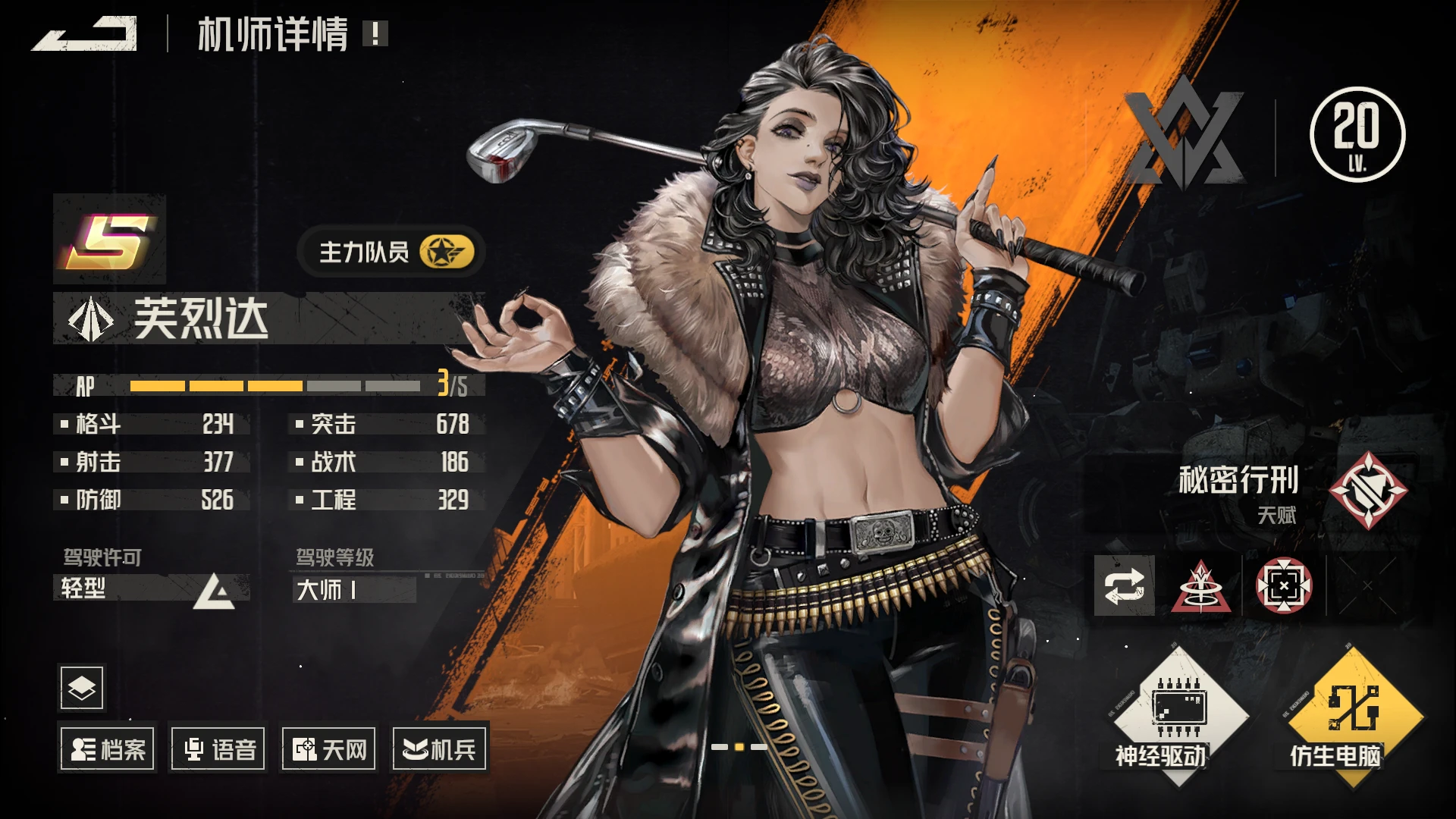Go back using the return arrow

click(x=85, y=35)
